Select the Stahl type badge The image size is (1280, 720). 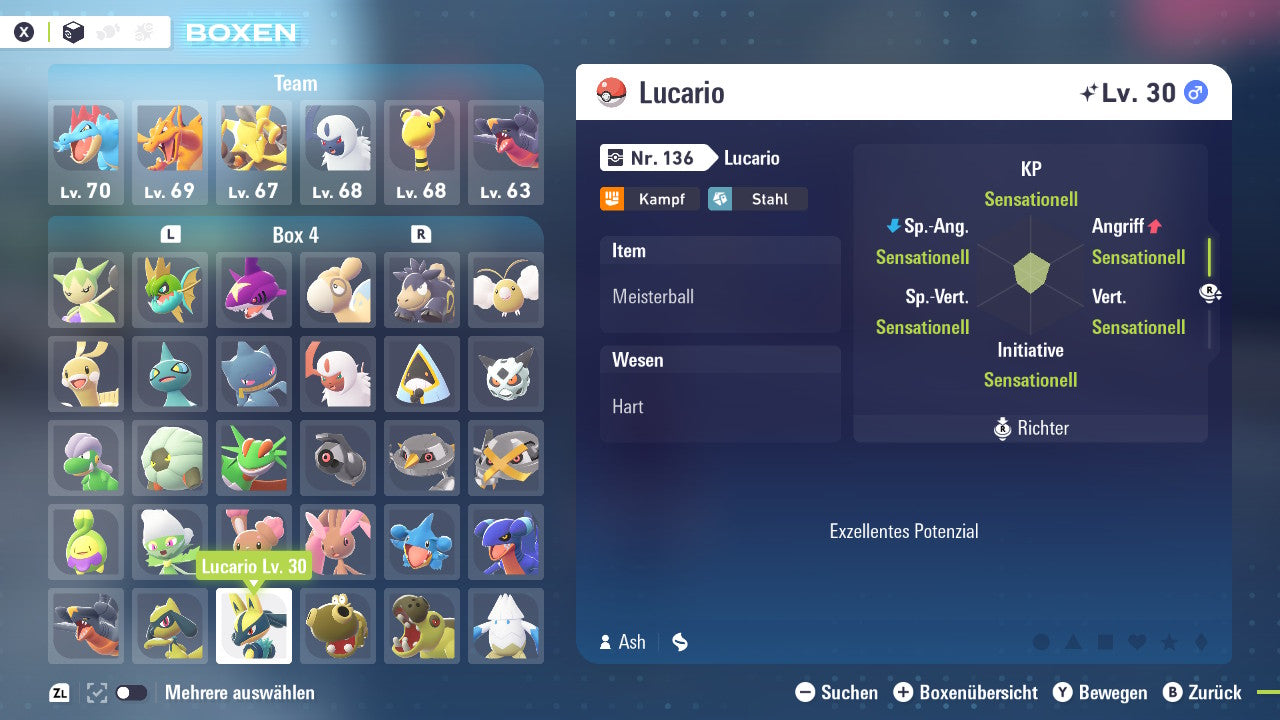(757, 199)
